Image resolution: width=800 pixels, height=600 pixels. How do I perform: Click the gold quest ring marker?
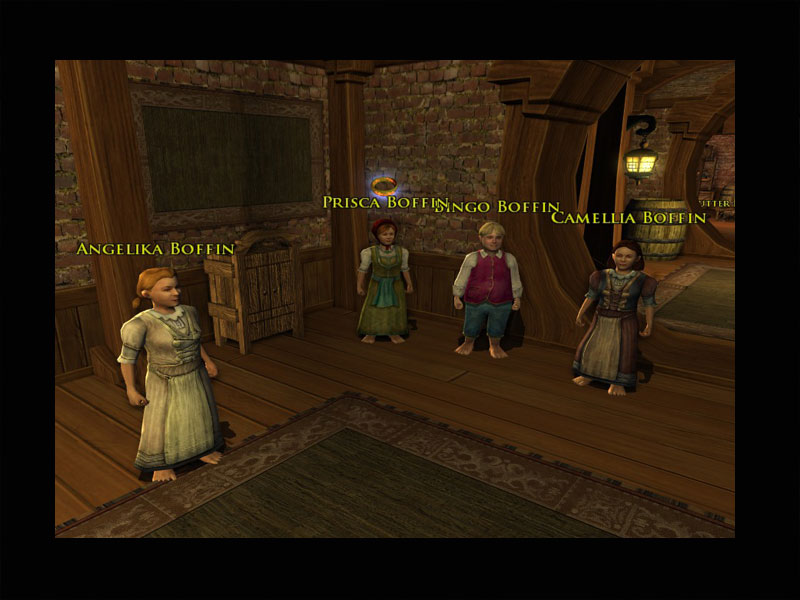383,184
